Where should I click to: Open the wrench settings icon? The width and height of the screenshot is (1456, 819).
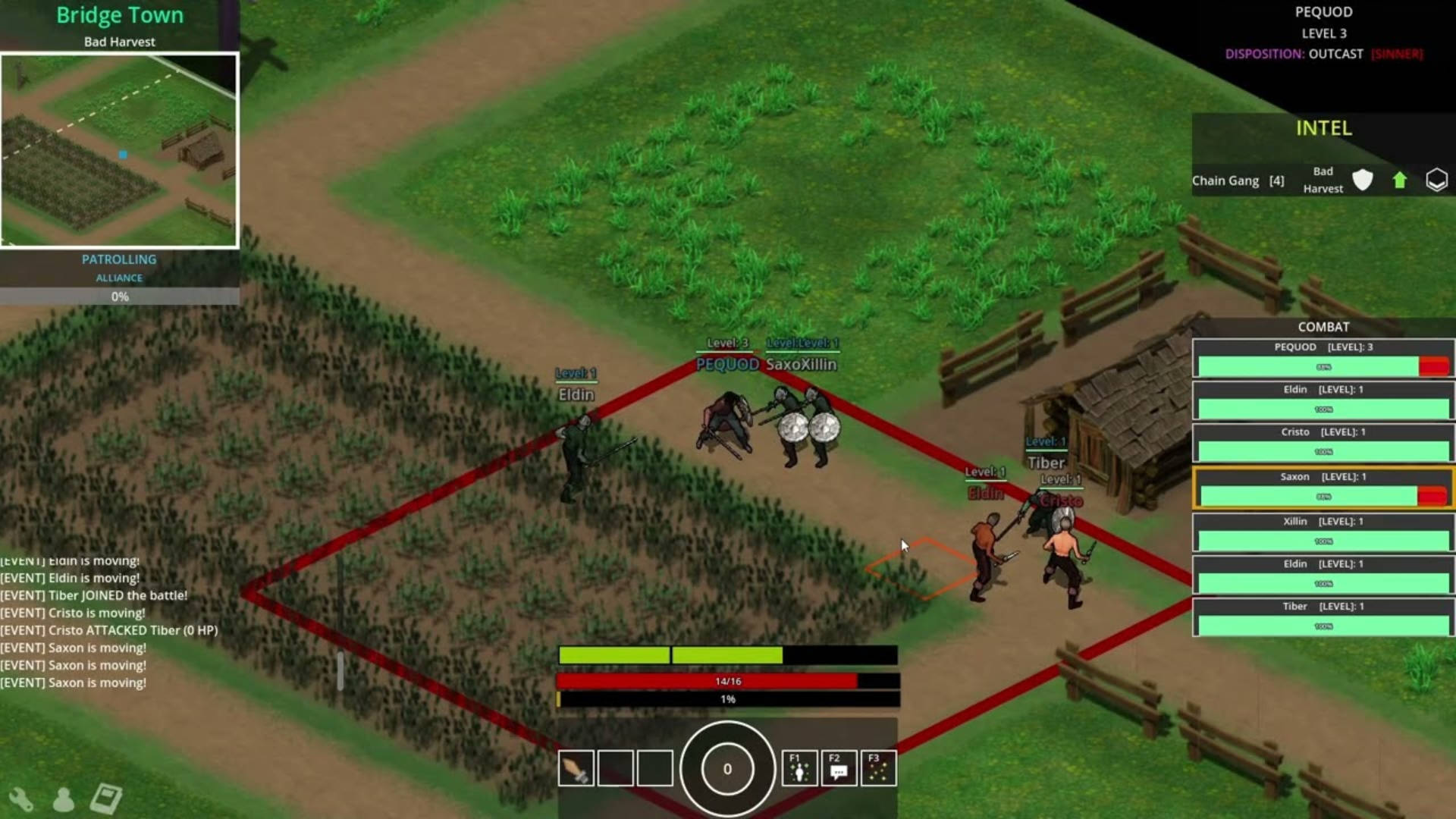pos(20,799)
